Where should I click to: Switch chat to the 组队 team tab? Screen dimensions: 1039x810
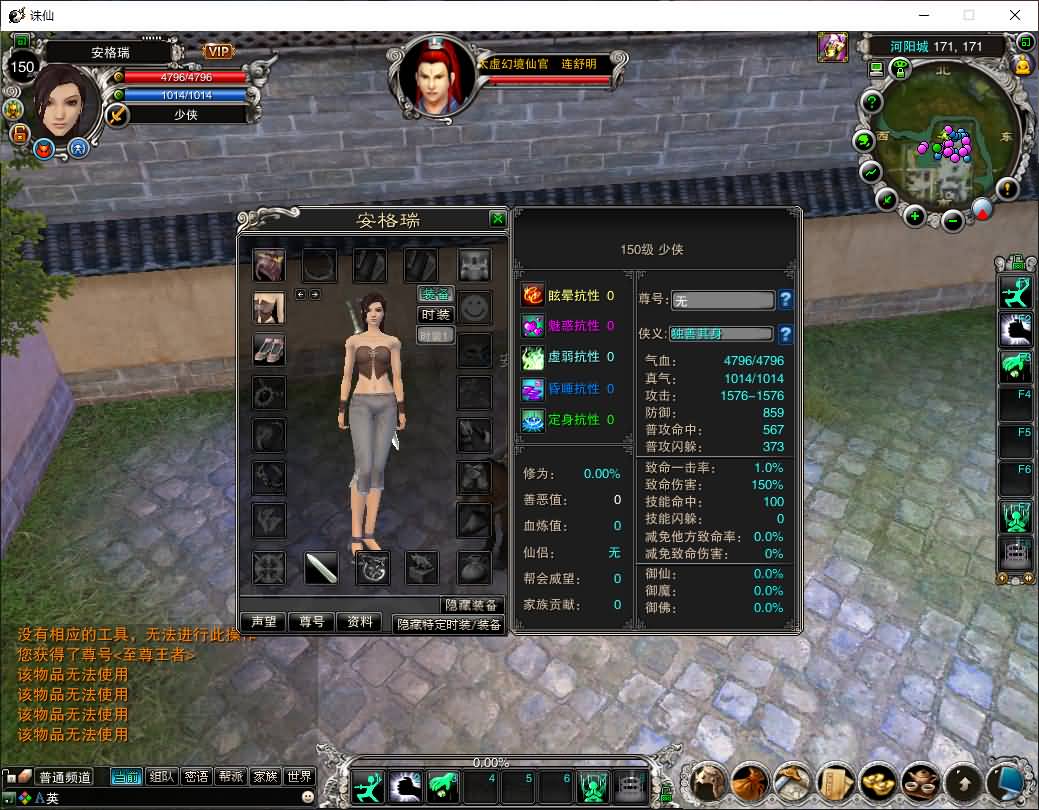[161, 777]
